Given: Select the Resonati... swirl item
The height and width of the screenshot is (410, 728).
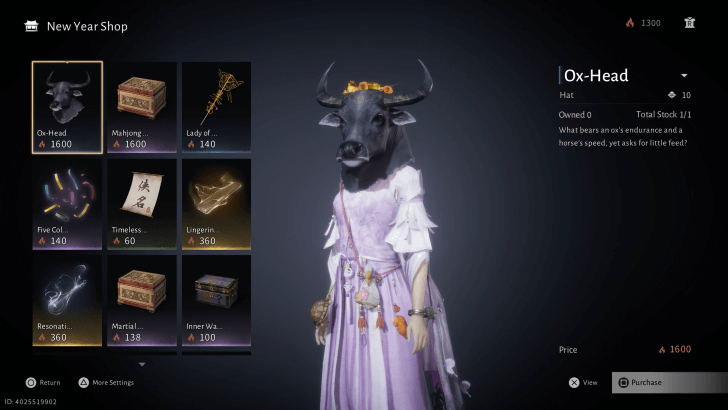Looking at the screenshot, I should [x=67, y=301].
